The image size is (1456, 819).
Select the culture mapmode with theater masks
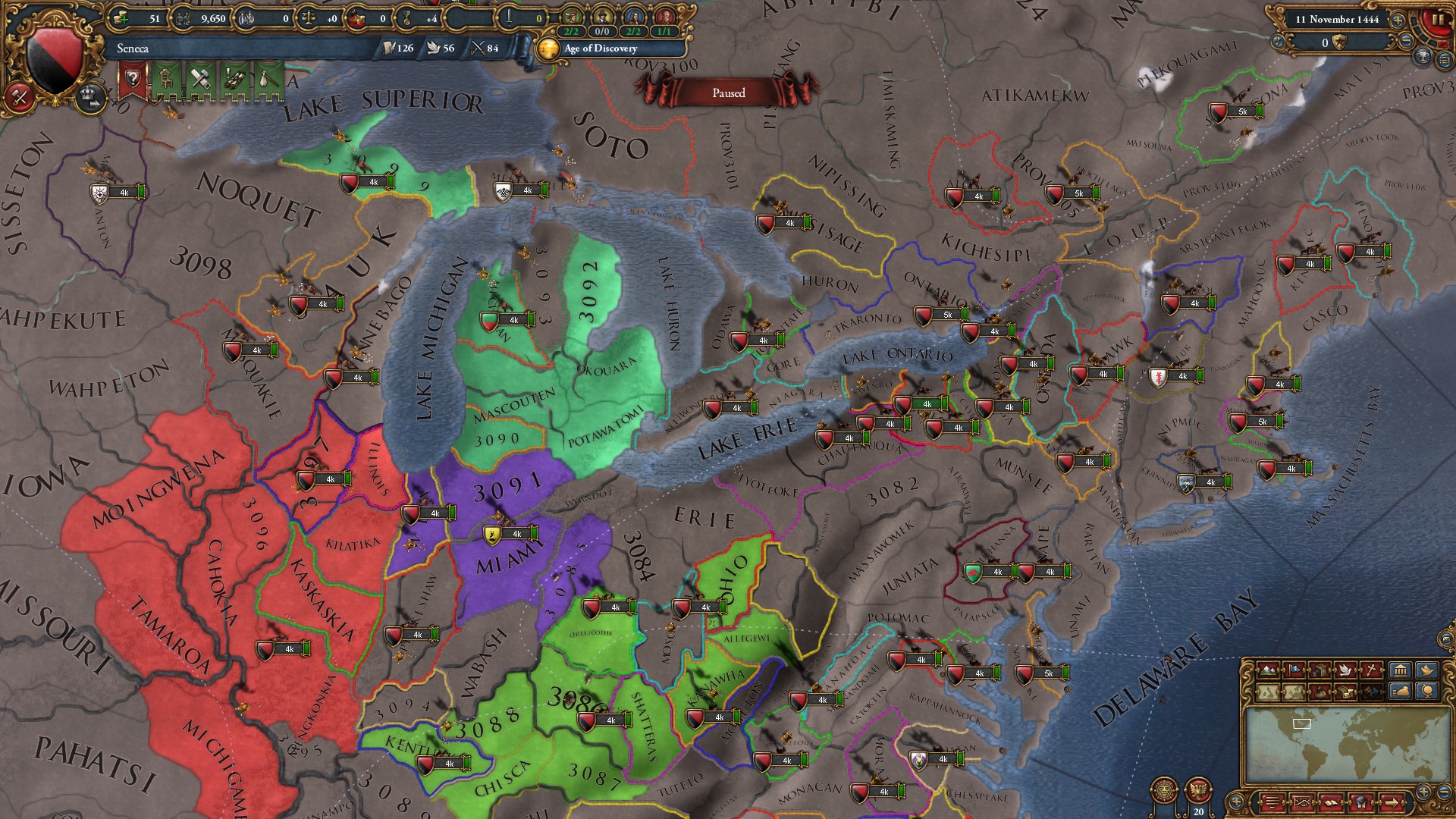(x=1372, y=692)
